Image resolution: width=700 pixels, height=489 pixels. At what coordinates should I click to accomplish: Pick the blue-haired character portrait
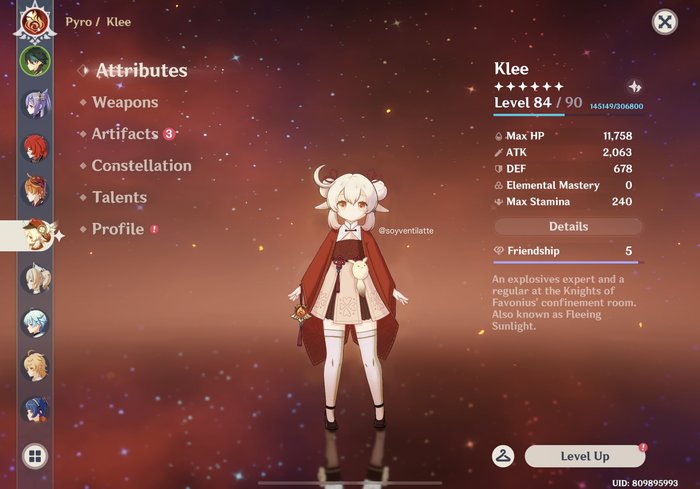click(34, 409)
